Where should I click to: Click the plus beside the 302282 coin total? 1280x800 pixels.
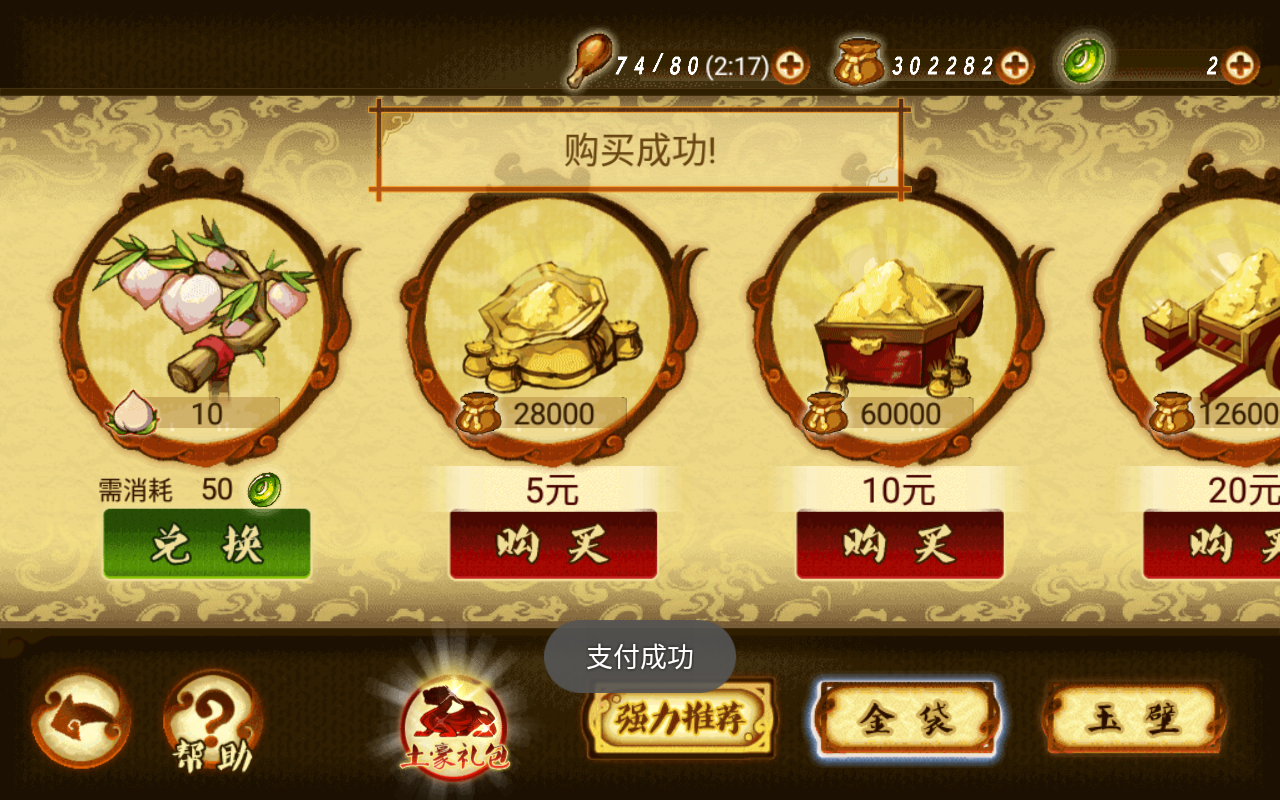pyautogui.click(x=1014, y=64)
